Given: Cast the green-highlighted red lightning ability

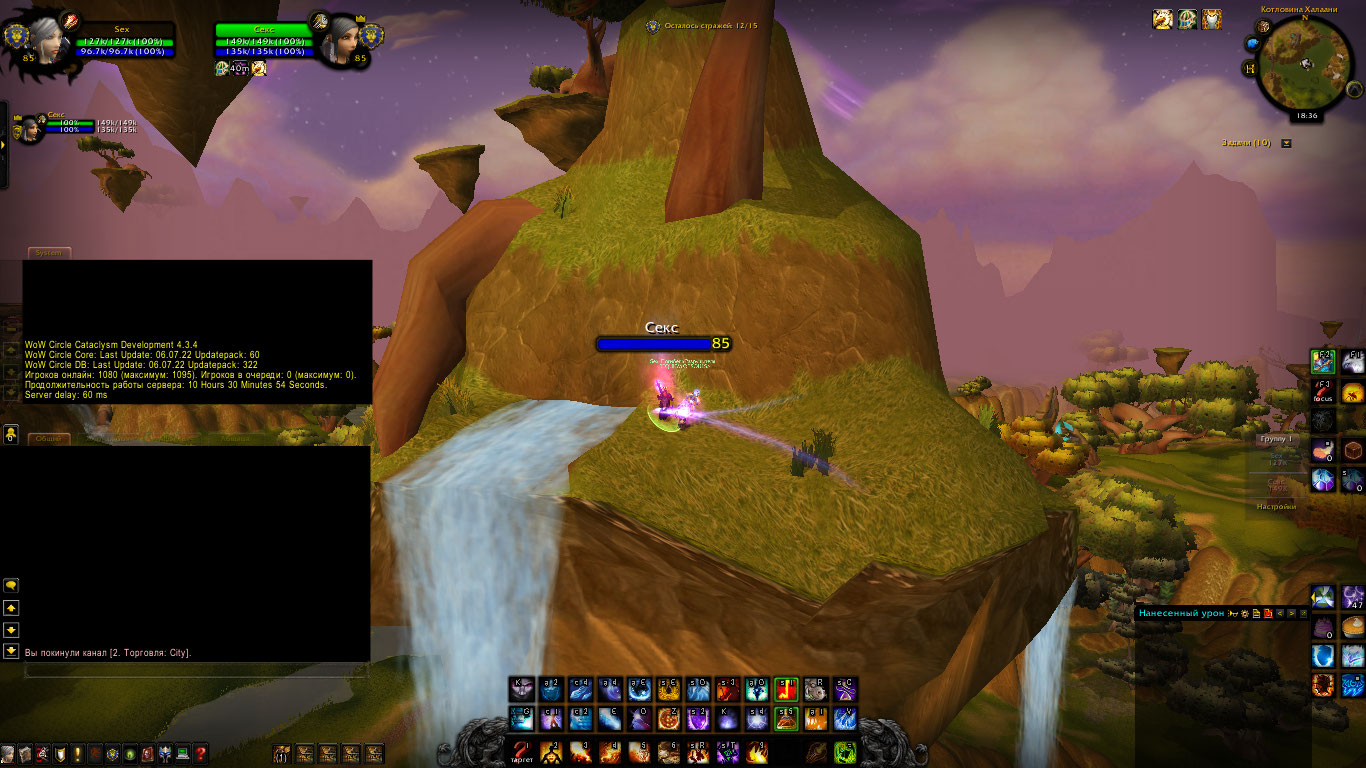Looking at the screenshot, I should [787, 689].
